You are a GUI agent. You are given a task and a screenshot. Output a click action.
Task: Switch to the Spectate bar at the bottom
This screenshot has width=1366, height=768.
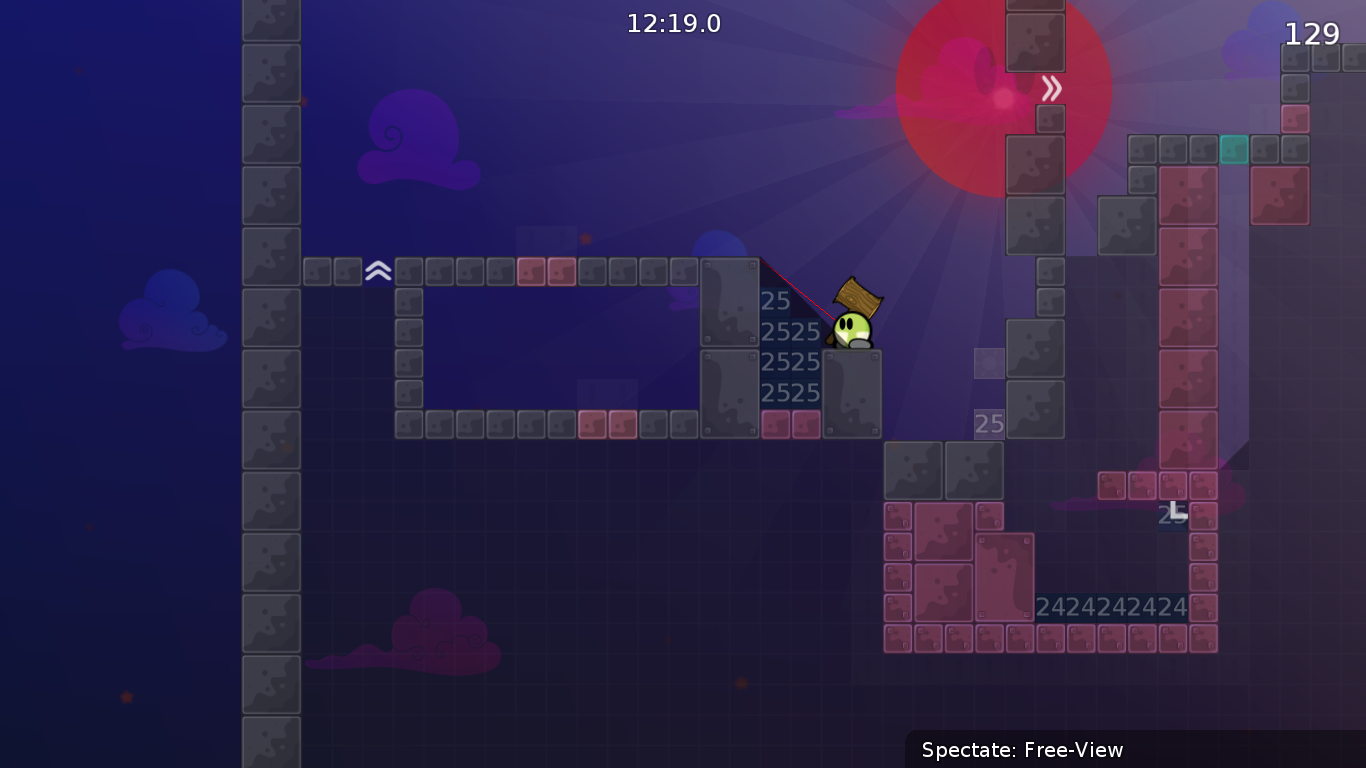1023,750
